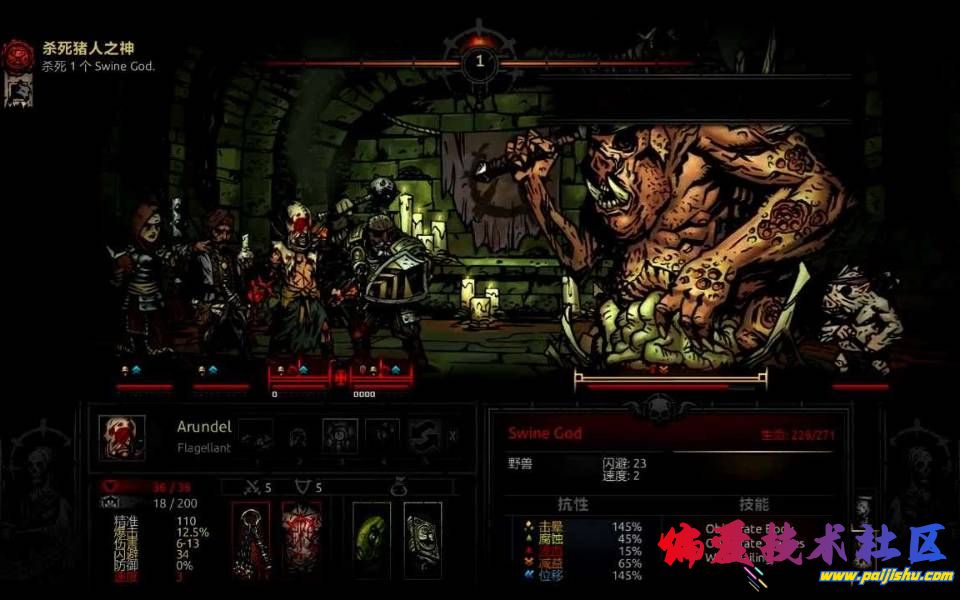960x600 pixels.
Task: Open the quest scroll under the seal
Action: [x=17, y=90]
